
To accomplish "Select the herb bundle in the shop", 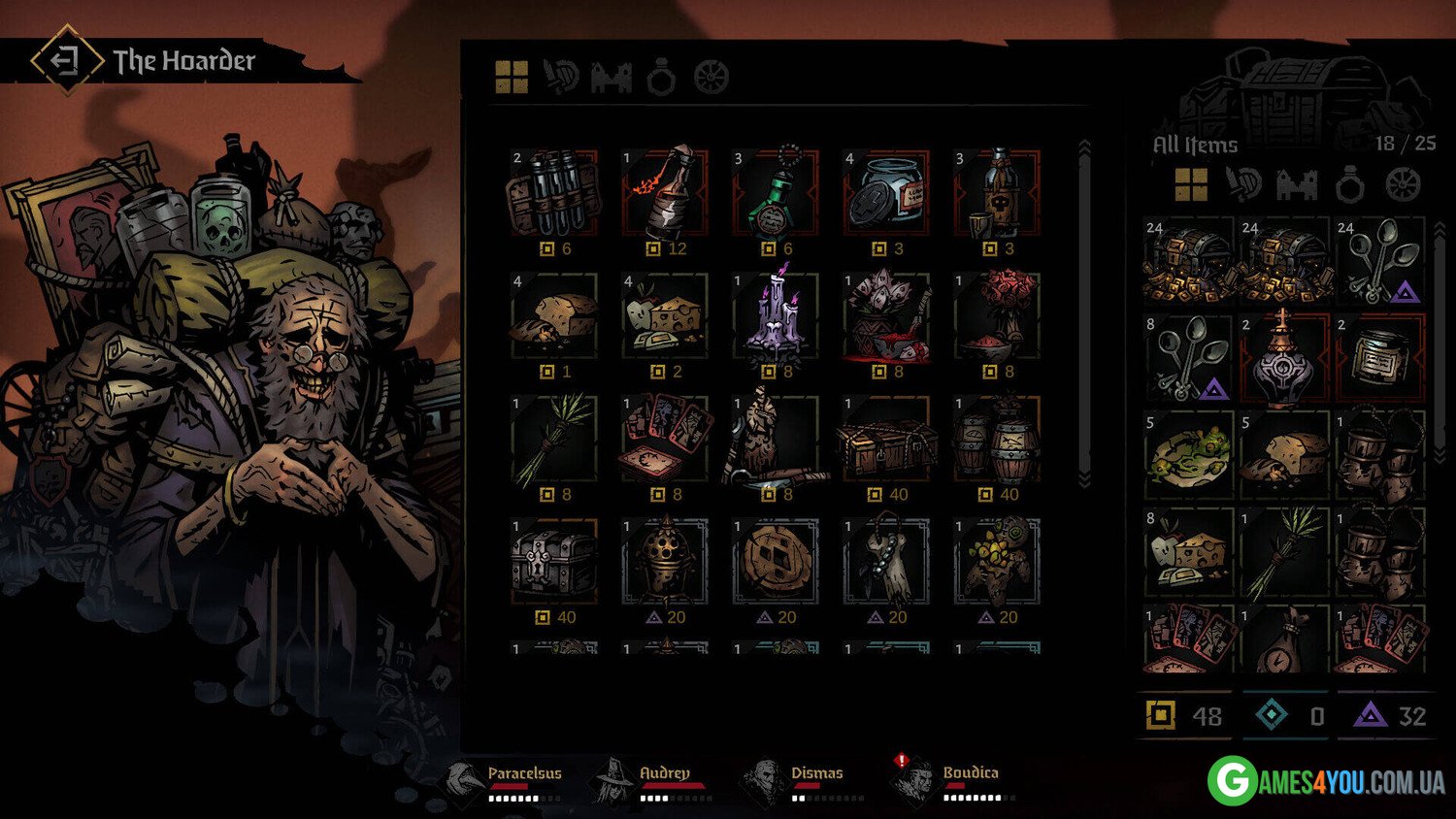I will [553, 439].
